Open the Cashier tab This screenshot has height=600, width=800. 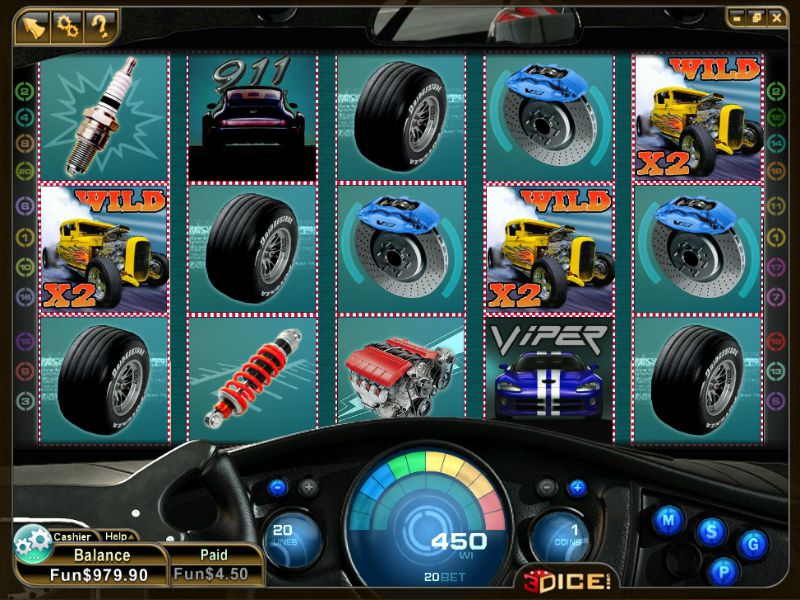tap(72, 537)
